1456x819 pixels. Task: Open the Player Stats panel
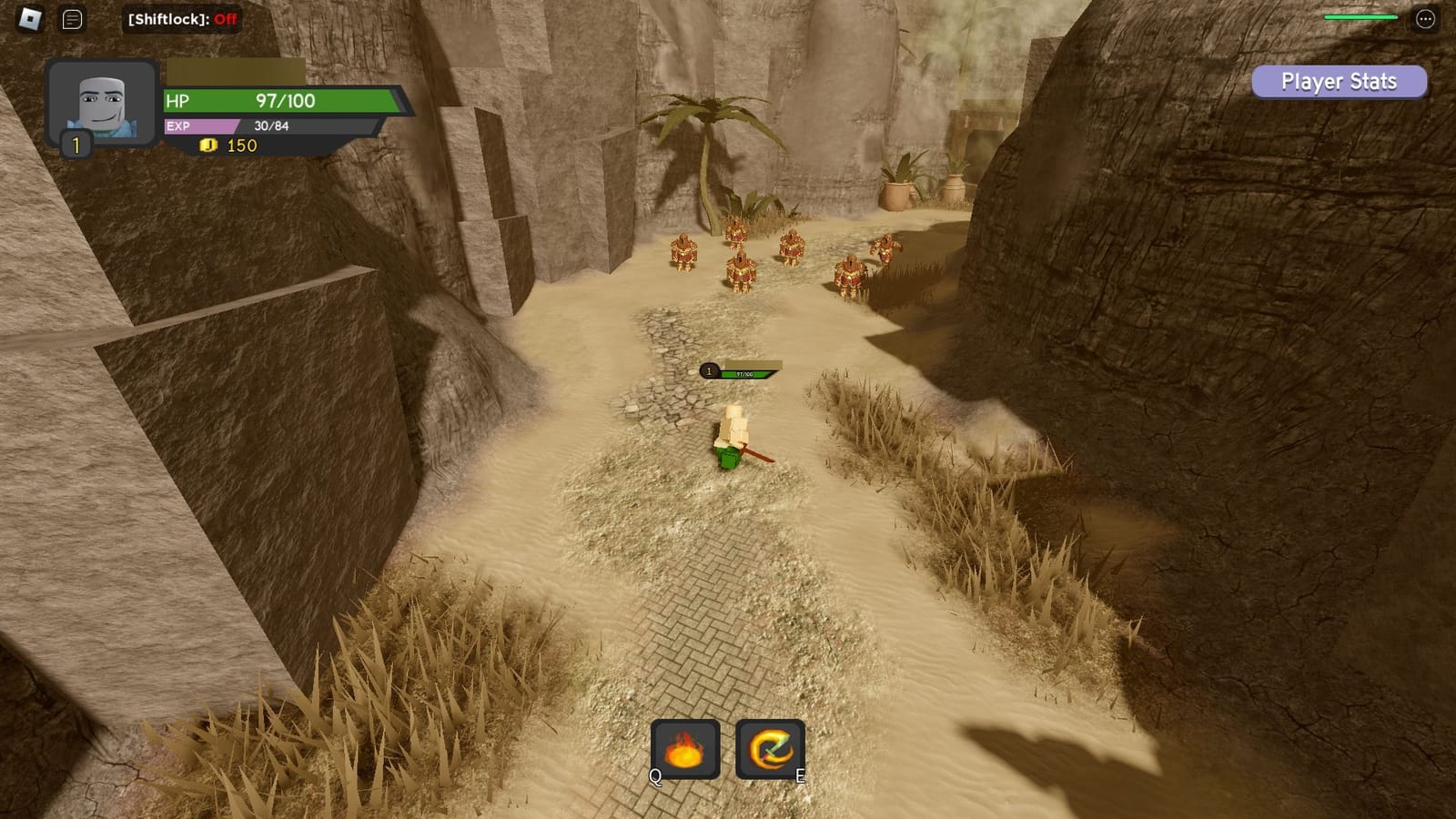coord(1338,82)
